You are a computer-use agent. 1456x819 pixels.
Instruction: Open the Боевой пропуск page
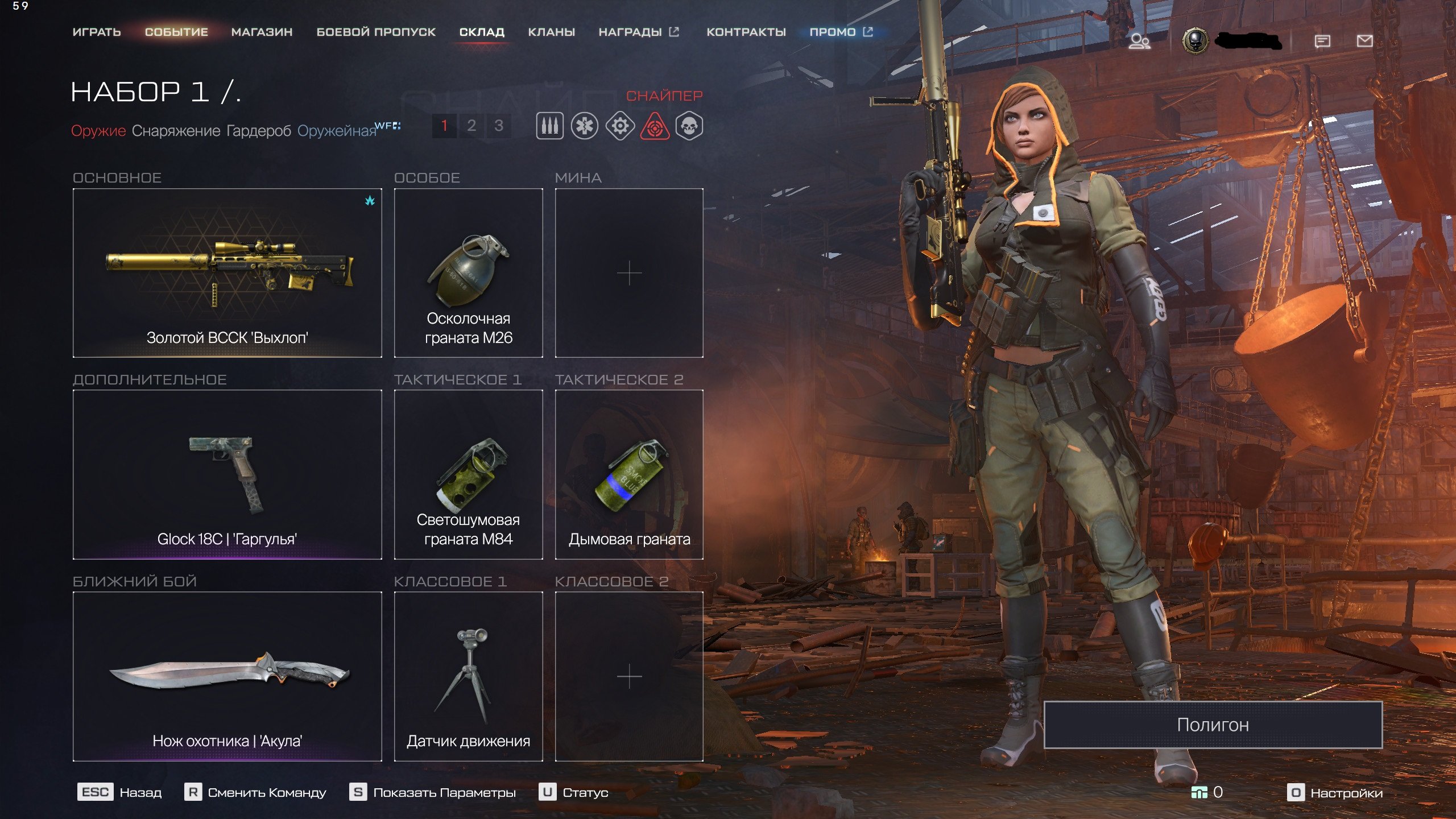(x=376, y=32)
